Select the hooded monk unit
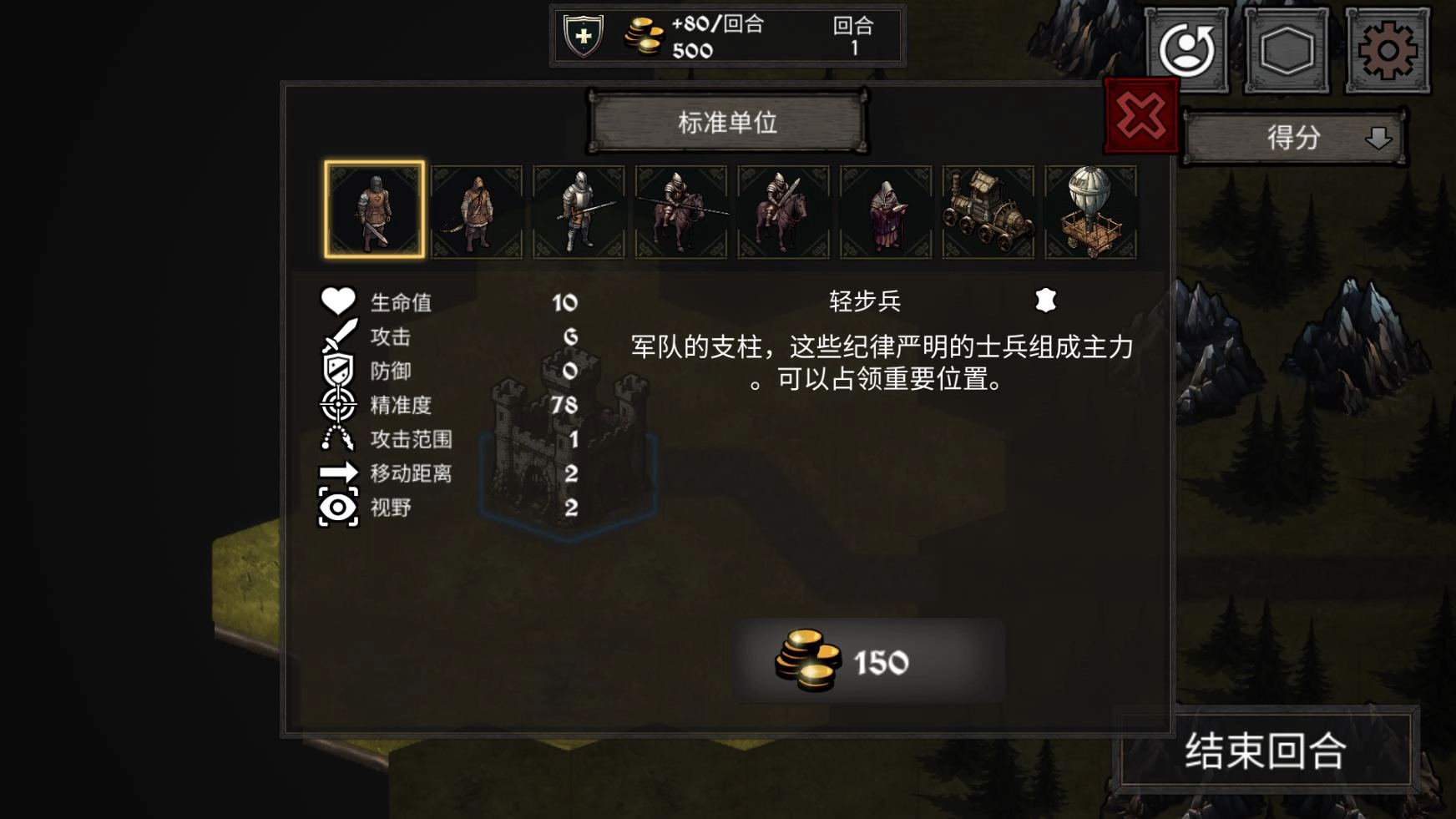The height and width of the screenshot is (819, 1456). (x=885, y=209)
